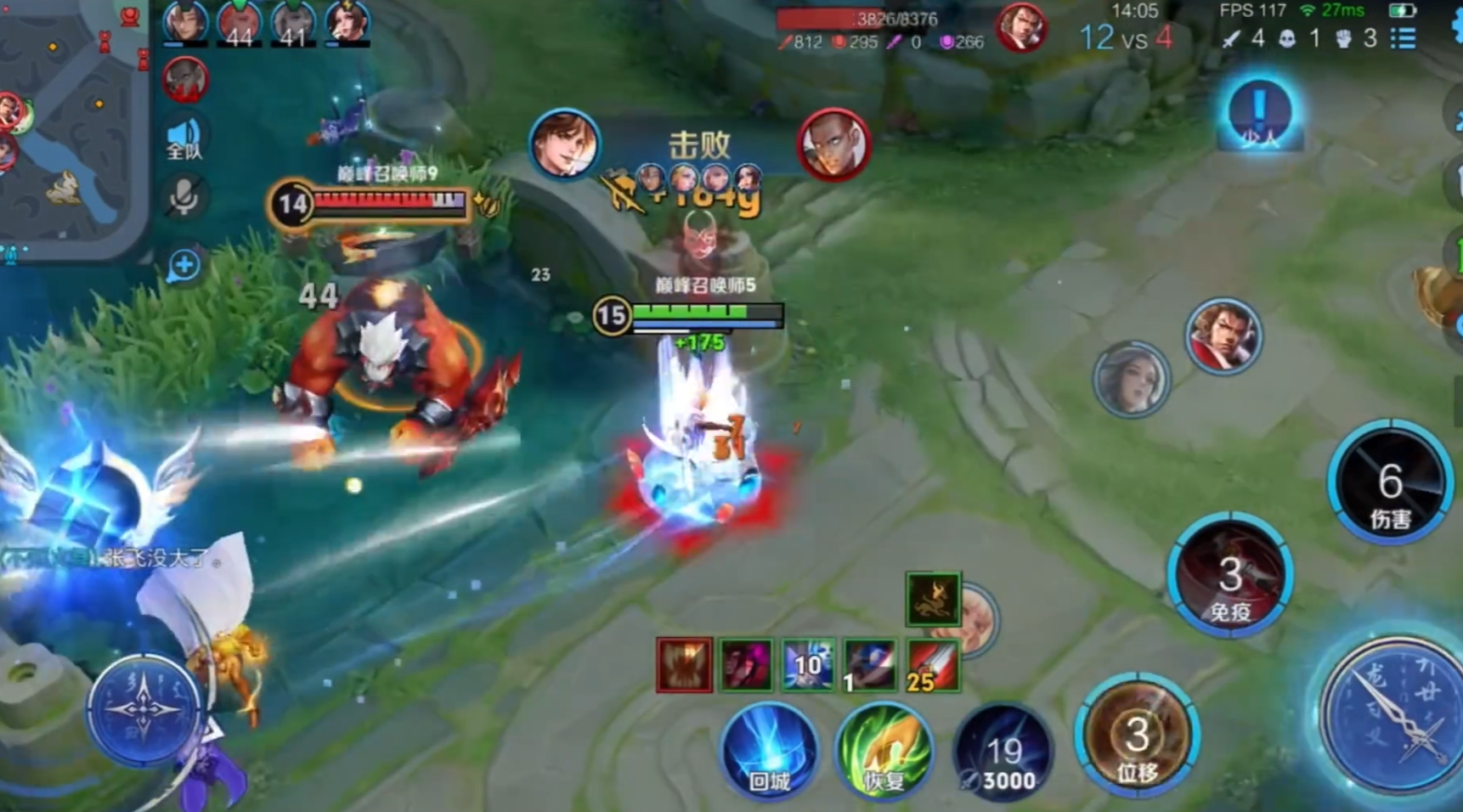Click the item slot showing number 10
The height and width of the screenshot is (812, 1463).
pyautogui.click(x=808, y=665)
